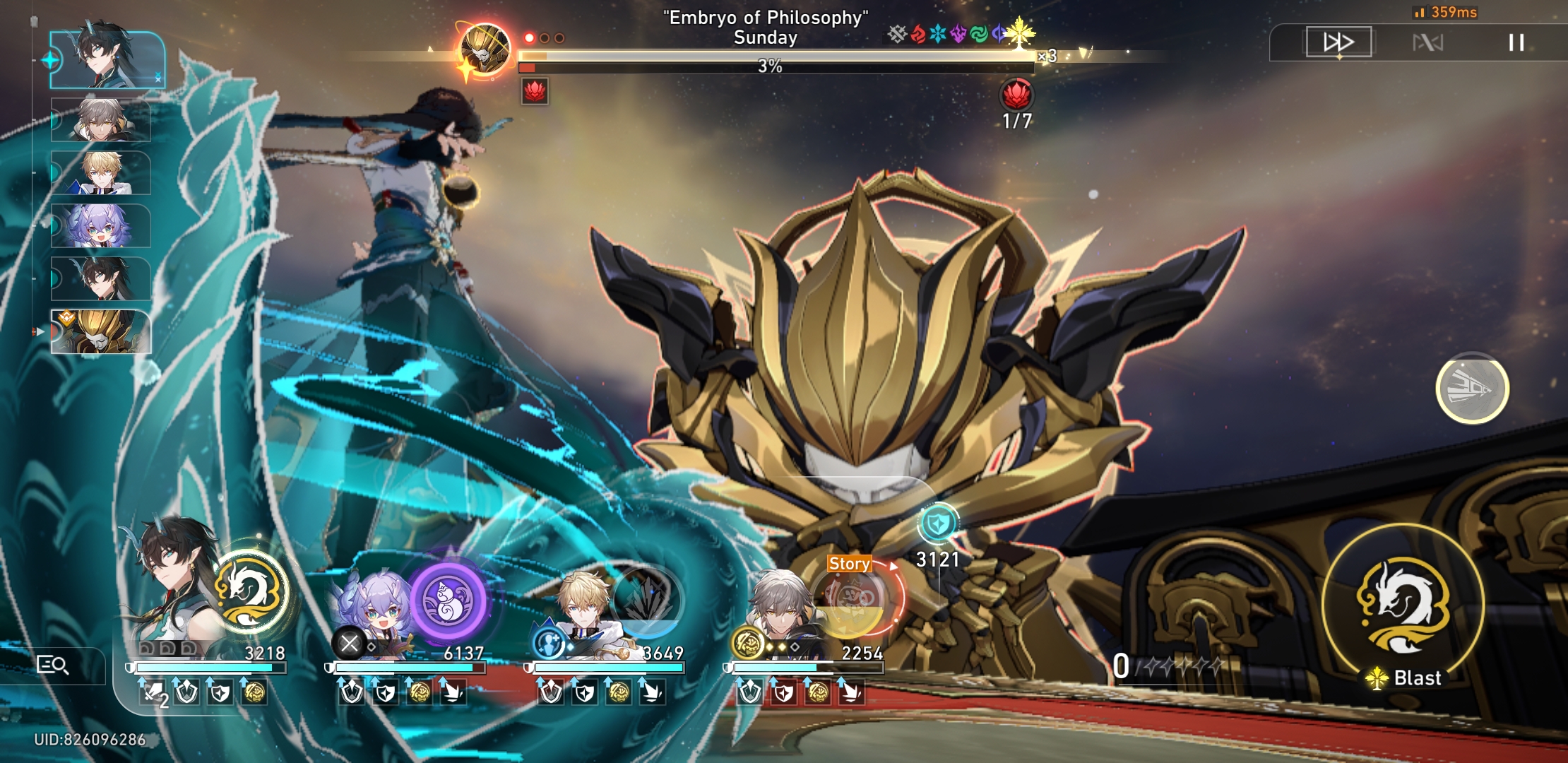Image resolution: width=1568 pixels, height=763 pixels.
Task: Toggle the double-speed fast-forward button
Action: tap(1338, 42)
